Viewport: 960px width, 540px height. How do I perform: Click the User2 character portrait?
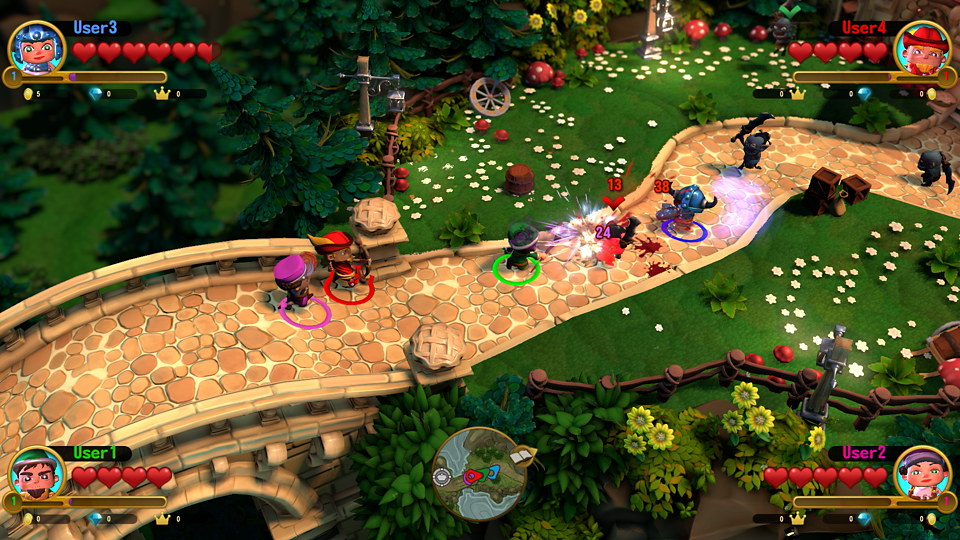click(x=922, y=474)
